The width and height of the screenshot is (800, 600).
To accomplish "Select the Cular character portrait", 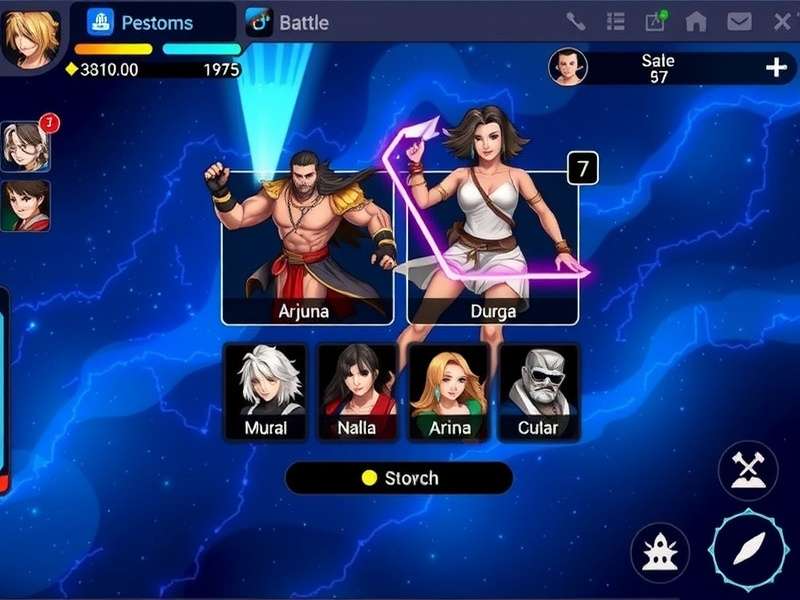I will [x=539, y=392].
